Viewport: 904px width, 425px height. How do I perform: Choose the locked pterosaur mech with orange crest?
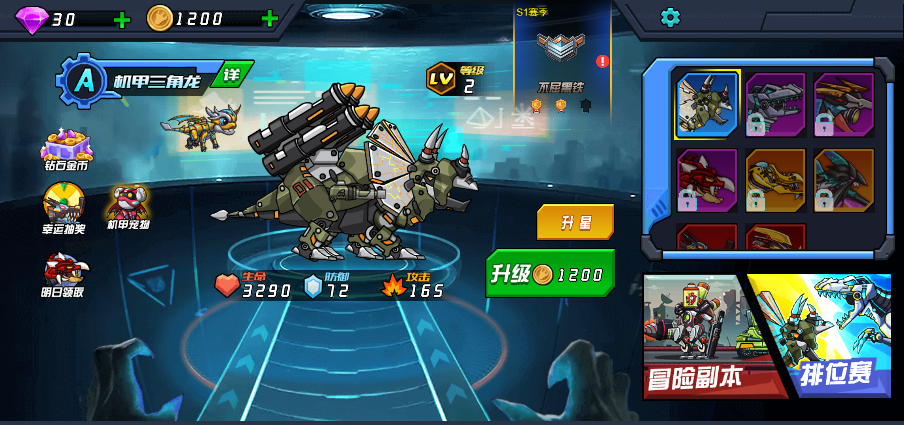843,103
